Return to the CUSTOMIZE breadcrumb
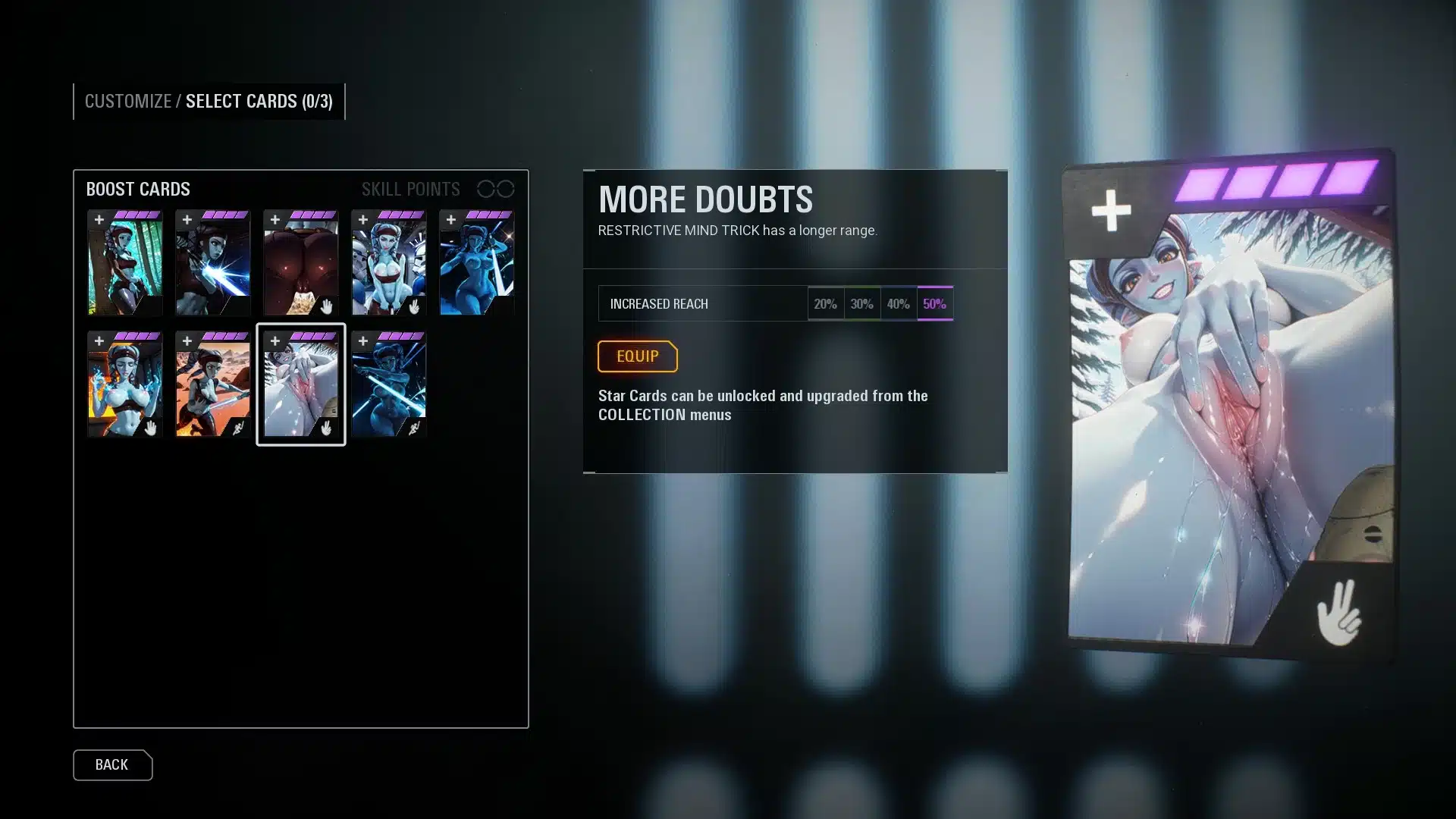 (x=127, y=102)
